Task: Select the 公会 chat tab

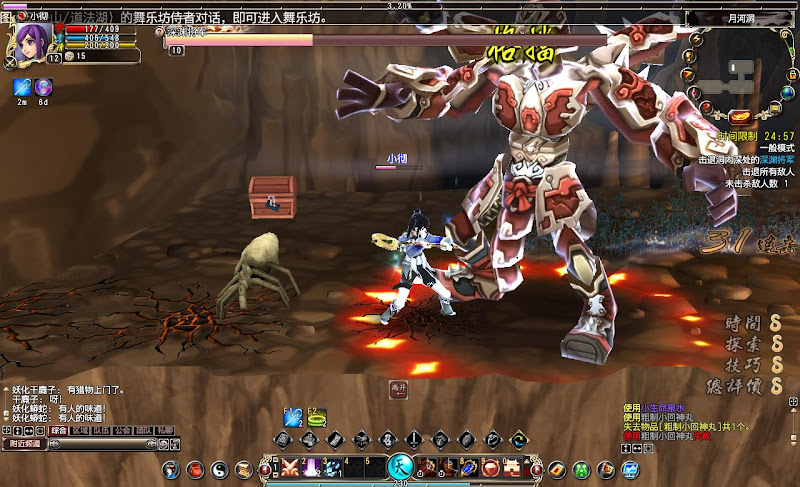Action: coord(123,430)
